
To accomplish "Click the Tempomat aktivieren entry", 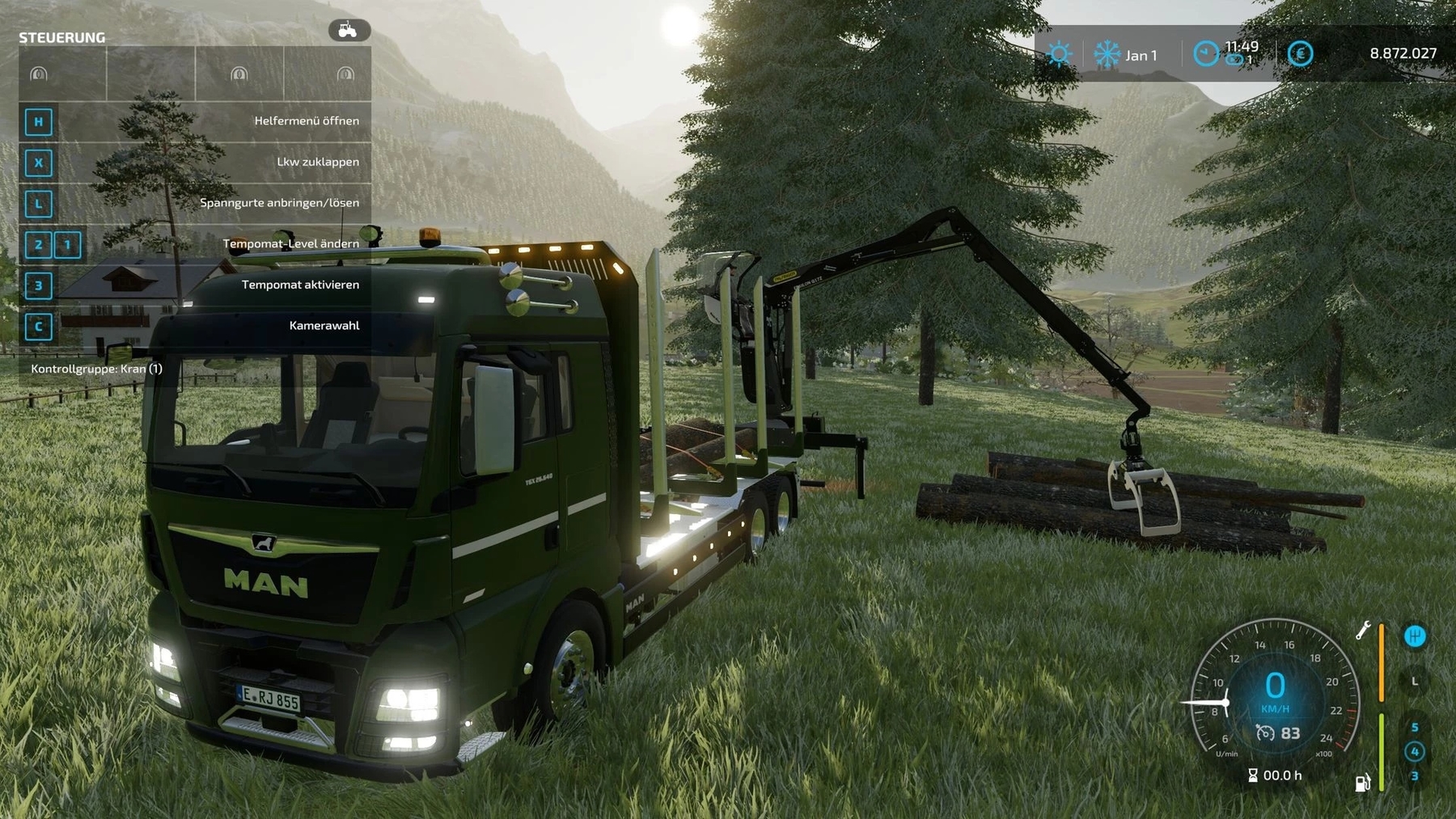I will pyautogui.click(x=194, y=285).
